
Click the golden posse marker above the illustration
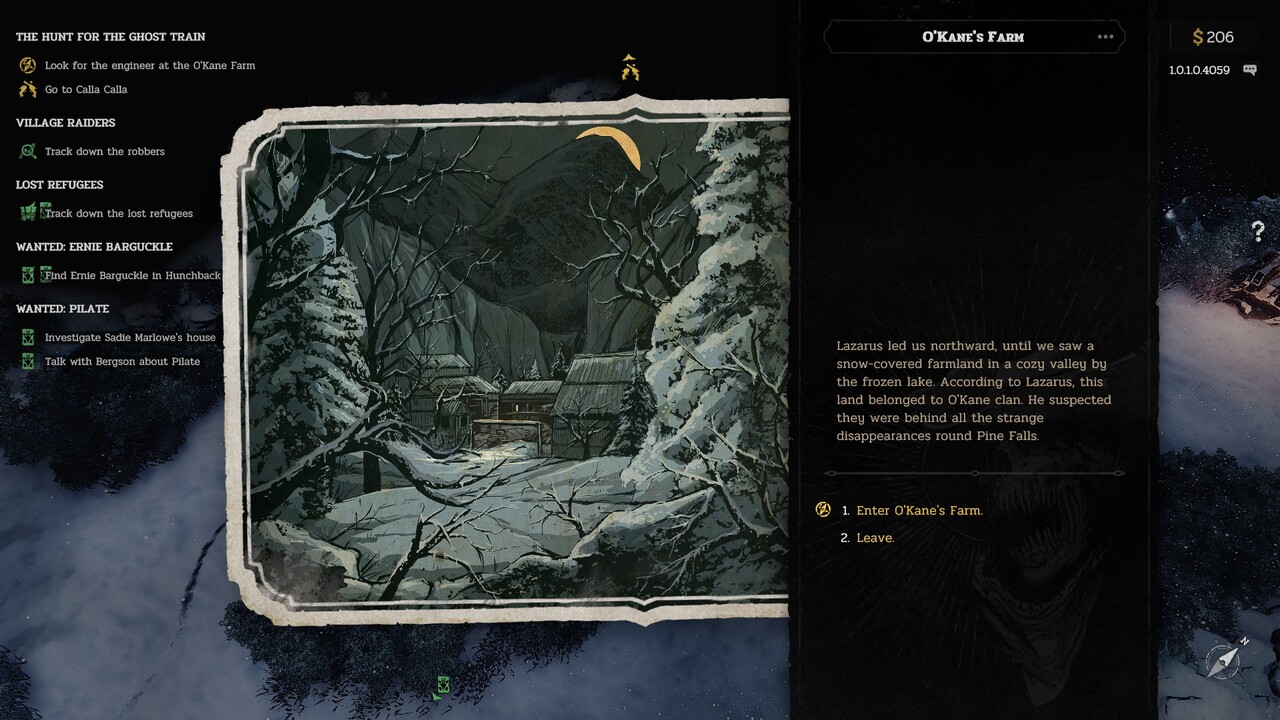(629, 68)
